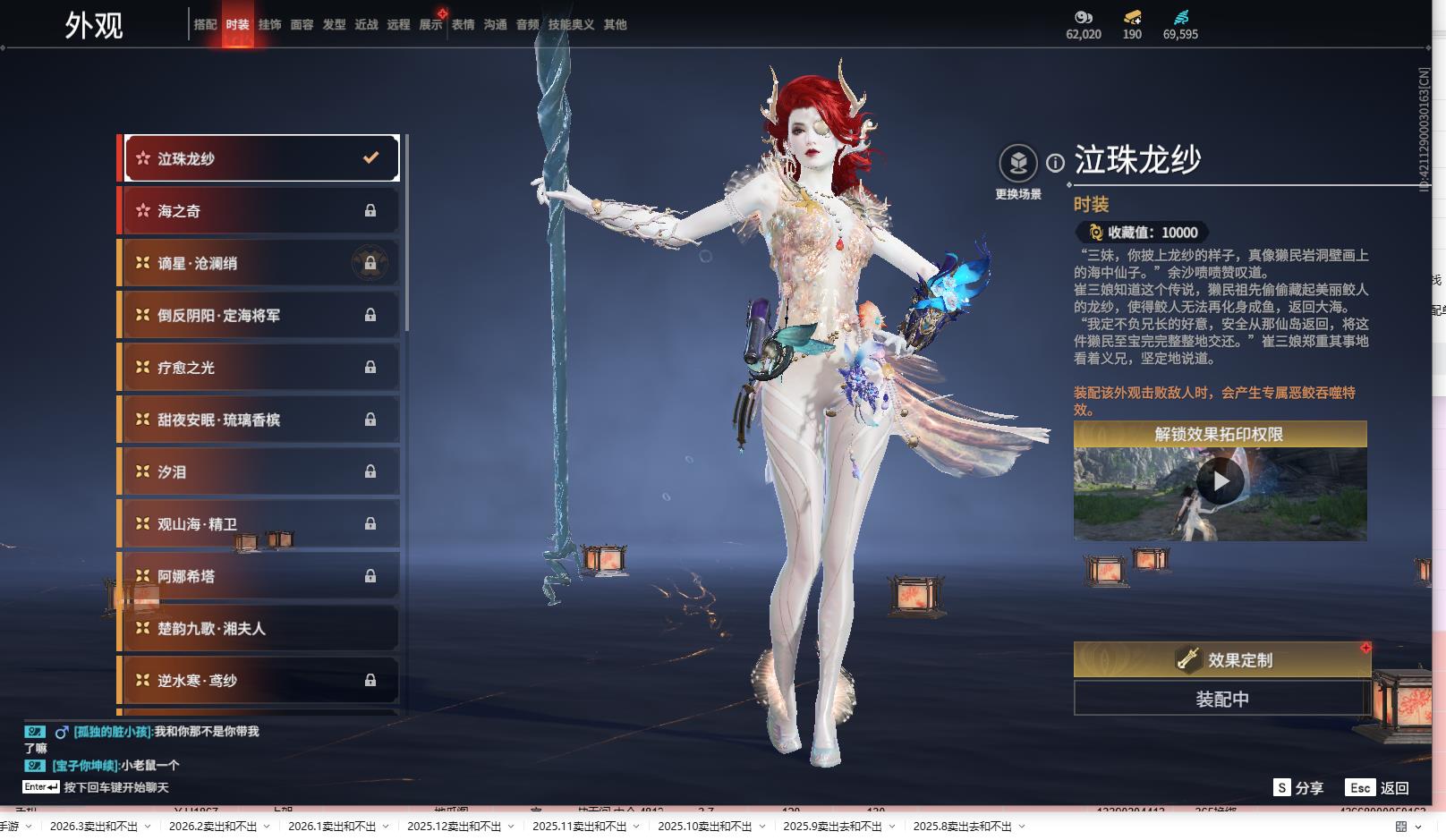Switch to the 搭配 tab

pos(205,25)
